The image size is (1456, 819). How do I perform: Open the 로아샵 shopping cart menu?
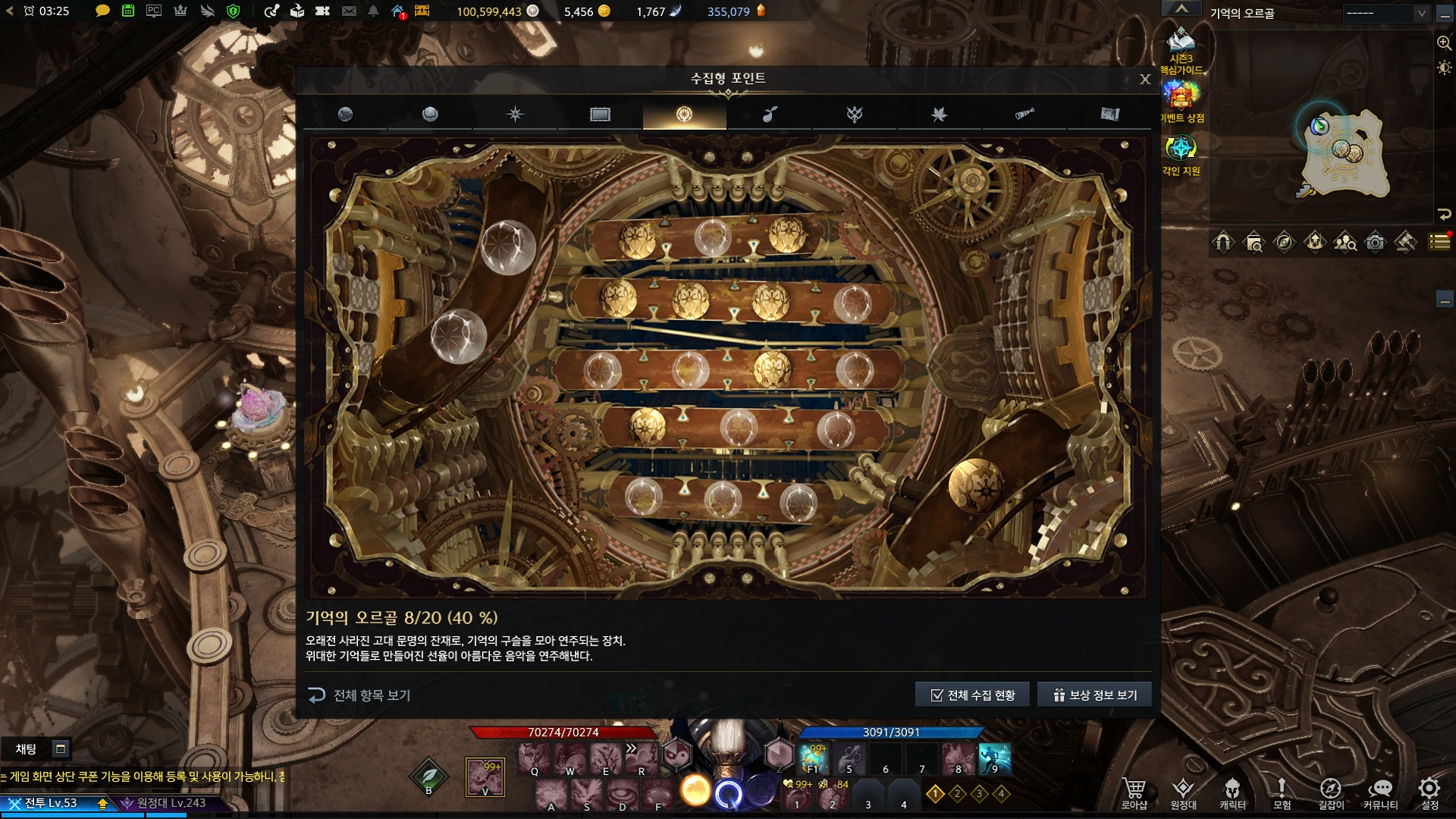pos(1134,793)
